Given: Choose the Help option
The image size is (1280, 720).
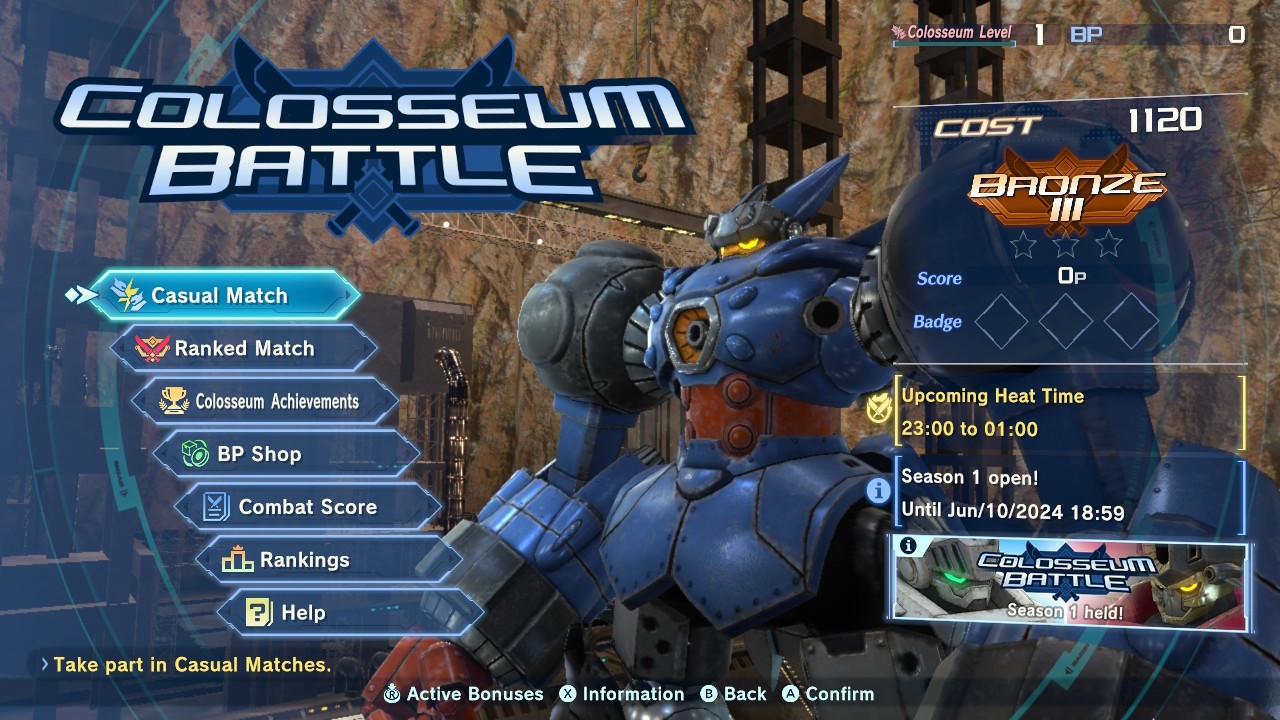Looking at the screenshot, I should (348, 613).
